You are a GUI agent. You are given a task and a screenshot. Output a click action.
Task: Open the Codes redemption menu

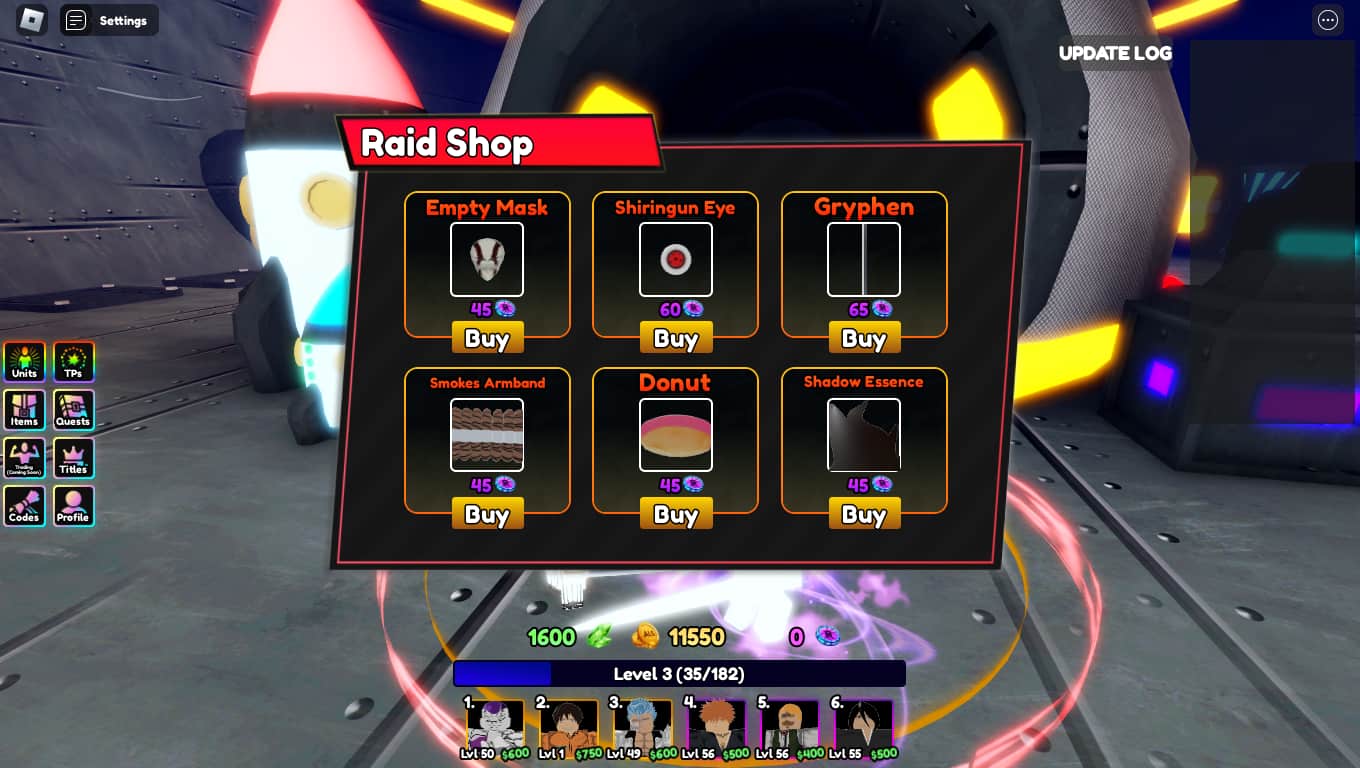[x=23, y=506]
